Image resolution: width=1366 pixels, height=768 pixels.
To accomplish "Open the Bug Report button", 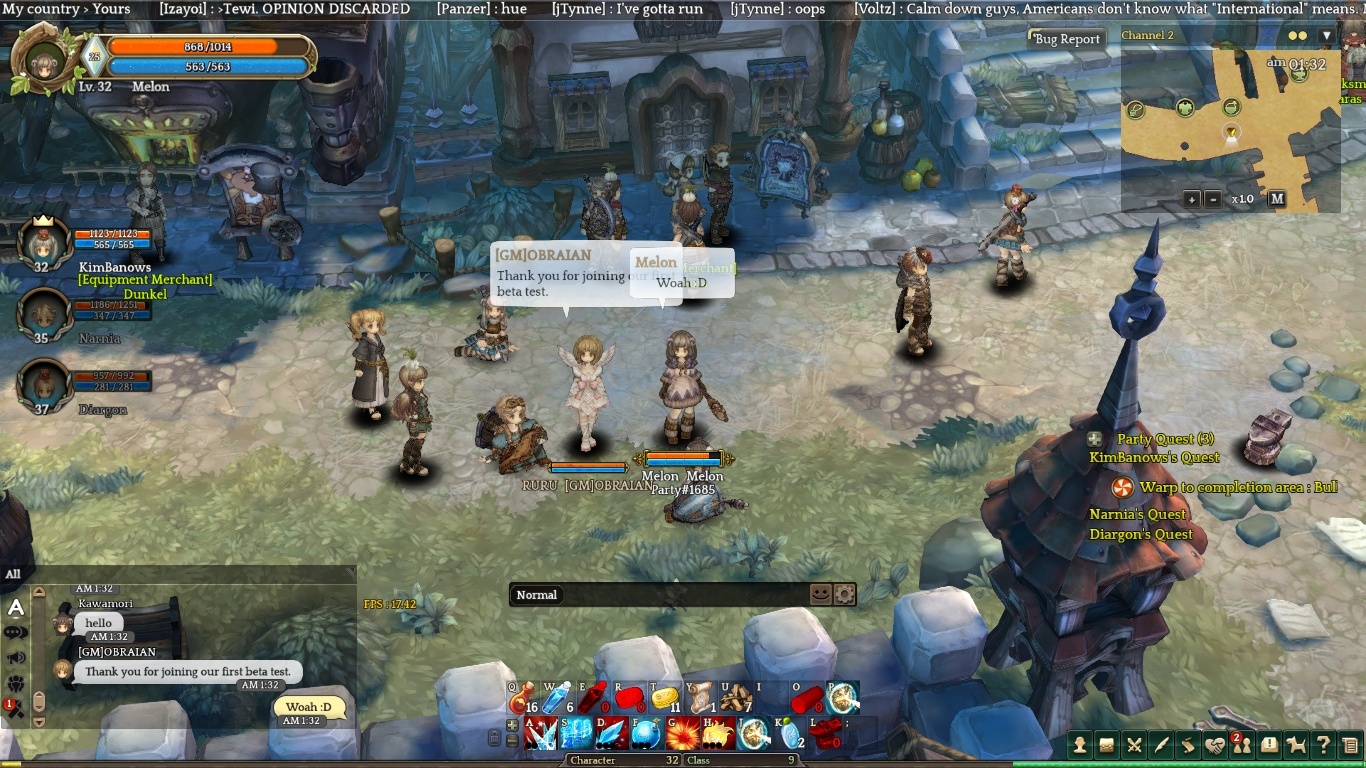I will 1067,39.
